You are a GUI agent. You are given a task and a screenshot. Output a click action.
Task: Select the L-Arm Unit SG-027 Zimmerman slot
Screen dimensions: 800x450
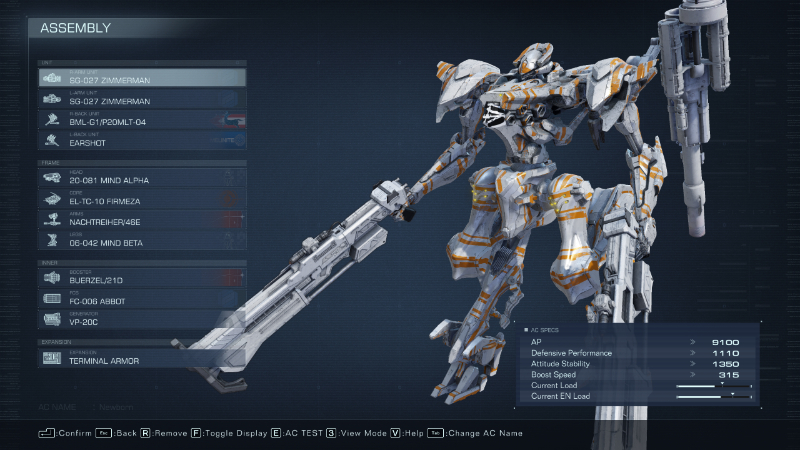point(141,98)
